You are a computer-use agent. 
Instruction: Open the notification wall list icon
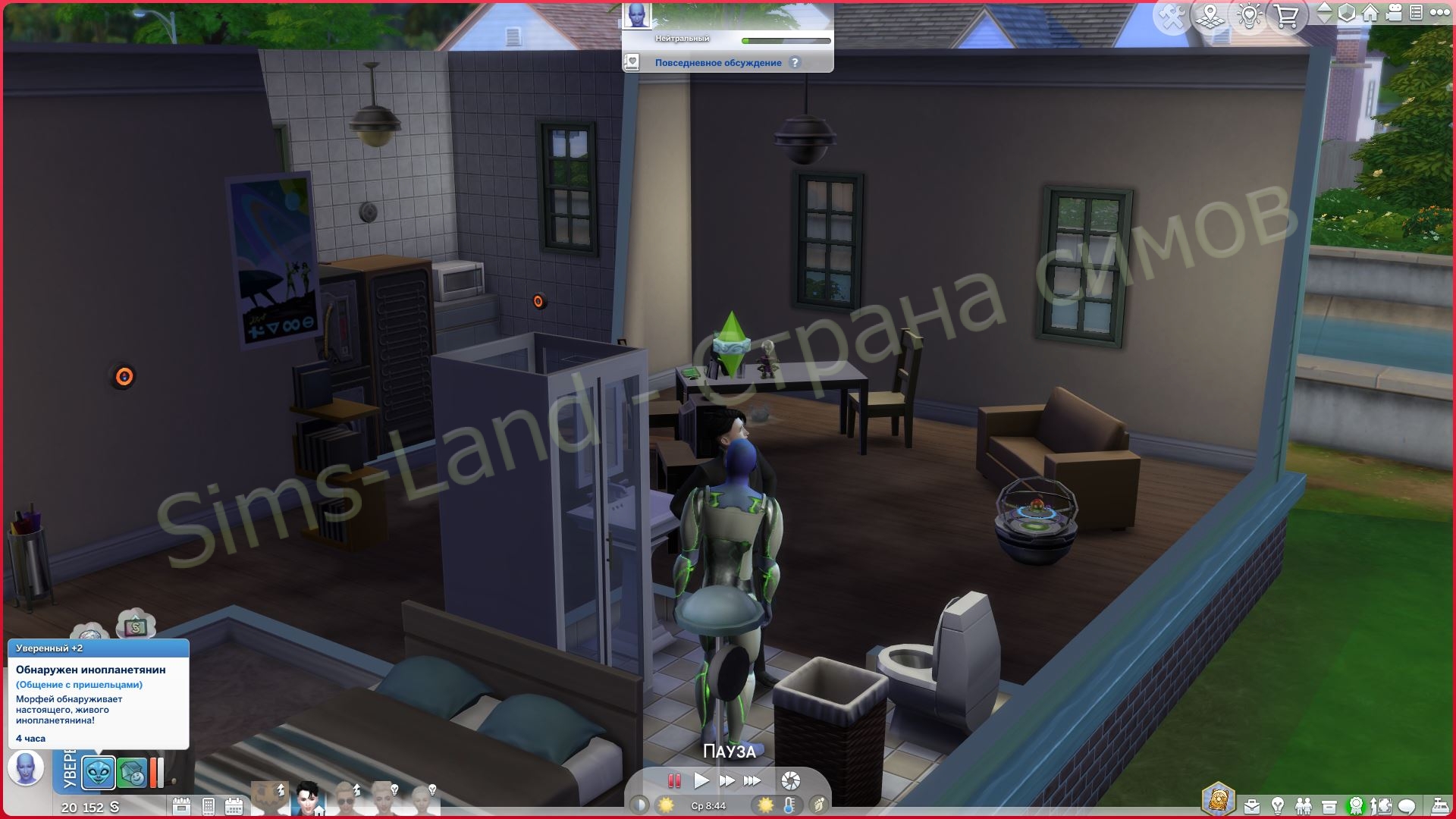(1417, 14)
